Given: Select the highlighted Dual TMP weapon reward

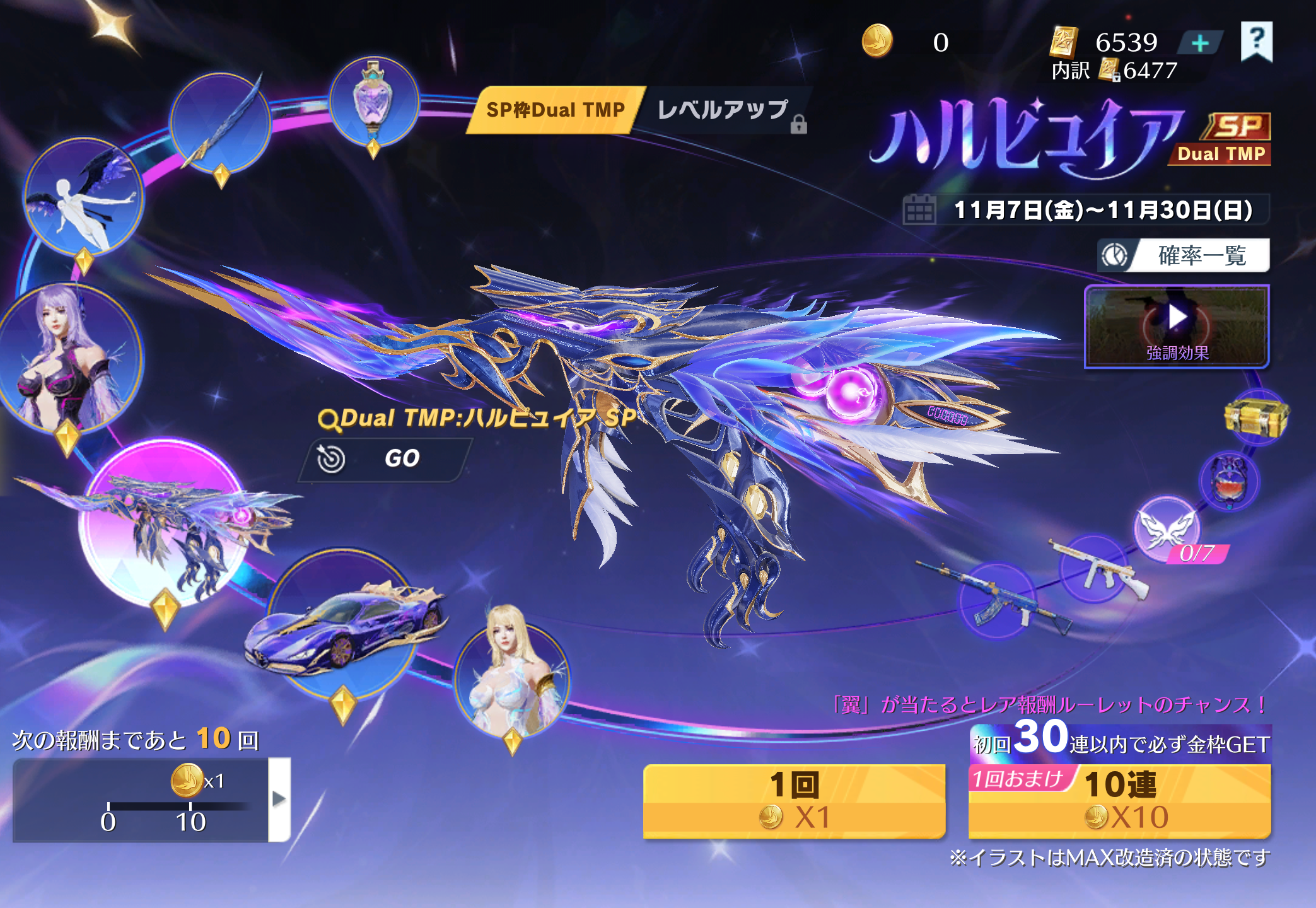Looking at the screenshot, I should click(x=165, y=523).
